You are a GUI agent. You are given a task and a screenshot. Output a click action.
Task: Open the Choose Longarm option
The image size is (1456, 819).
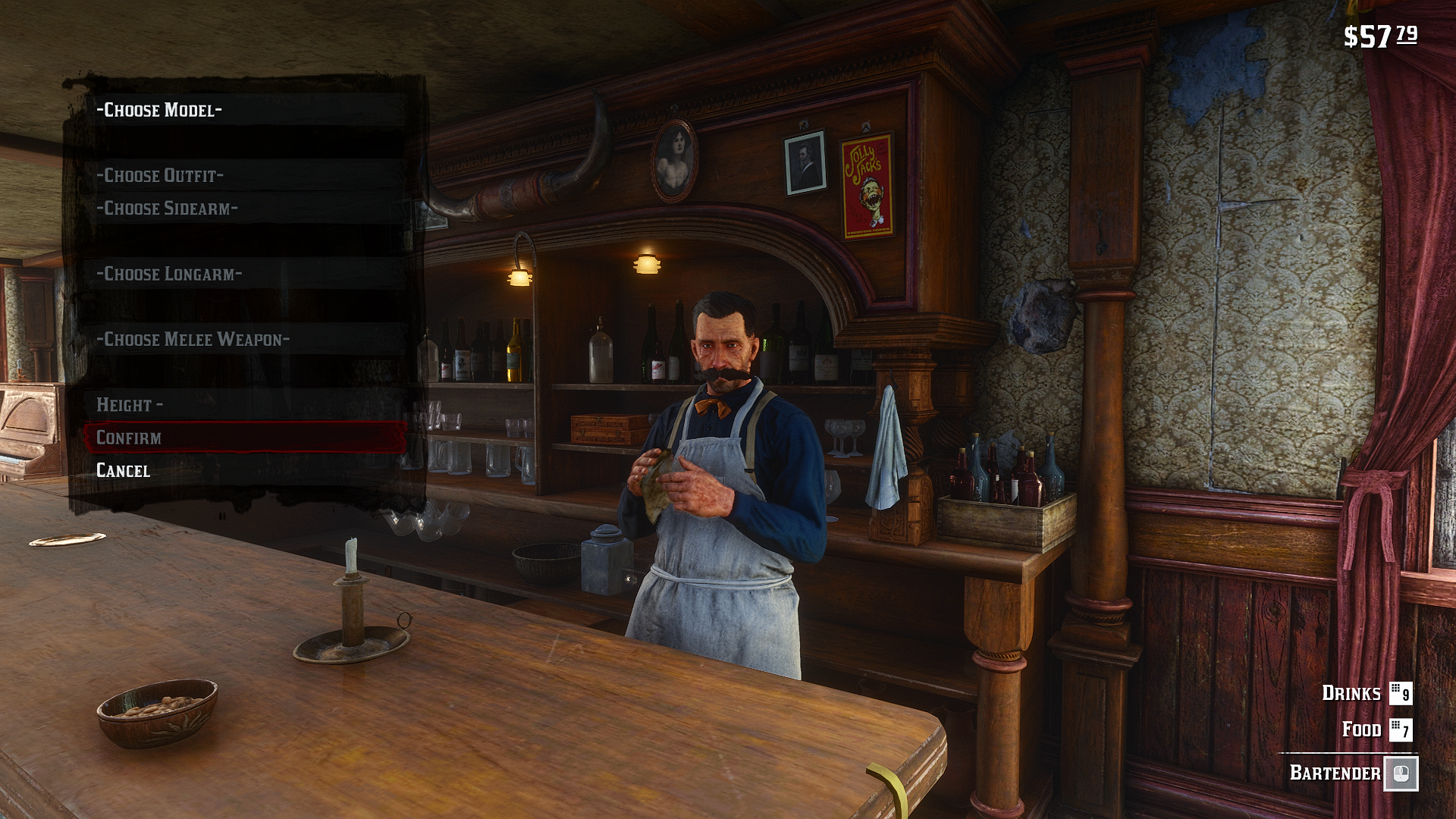(x=169, y=274)
